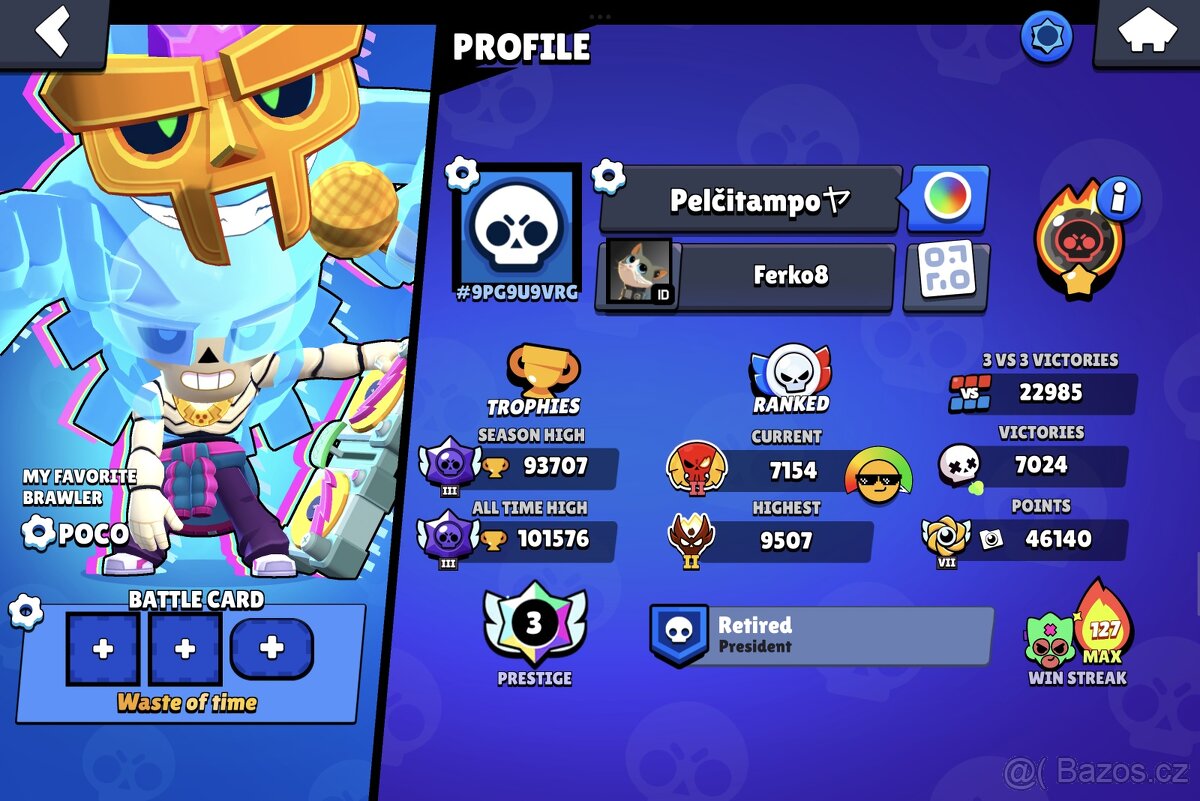Show the profile QR code
The height and width of the screenshot is (801, 1200).
[947, 273]
